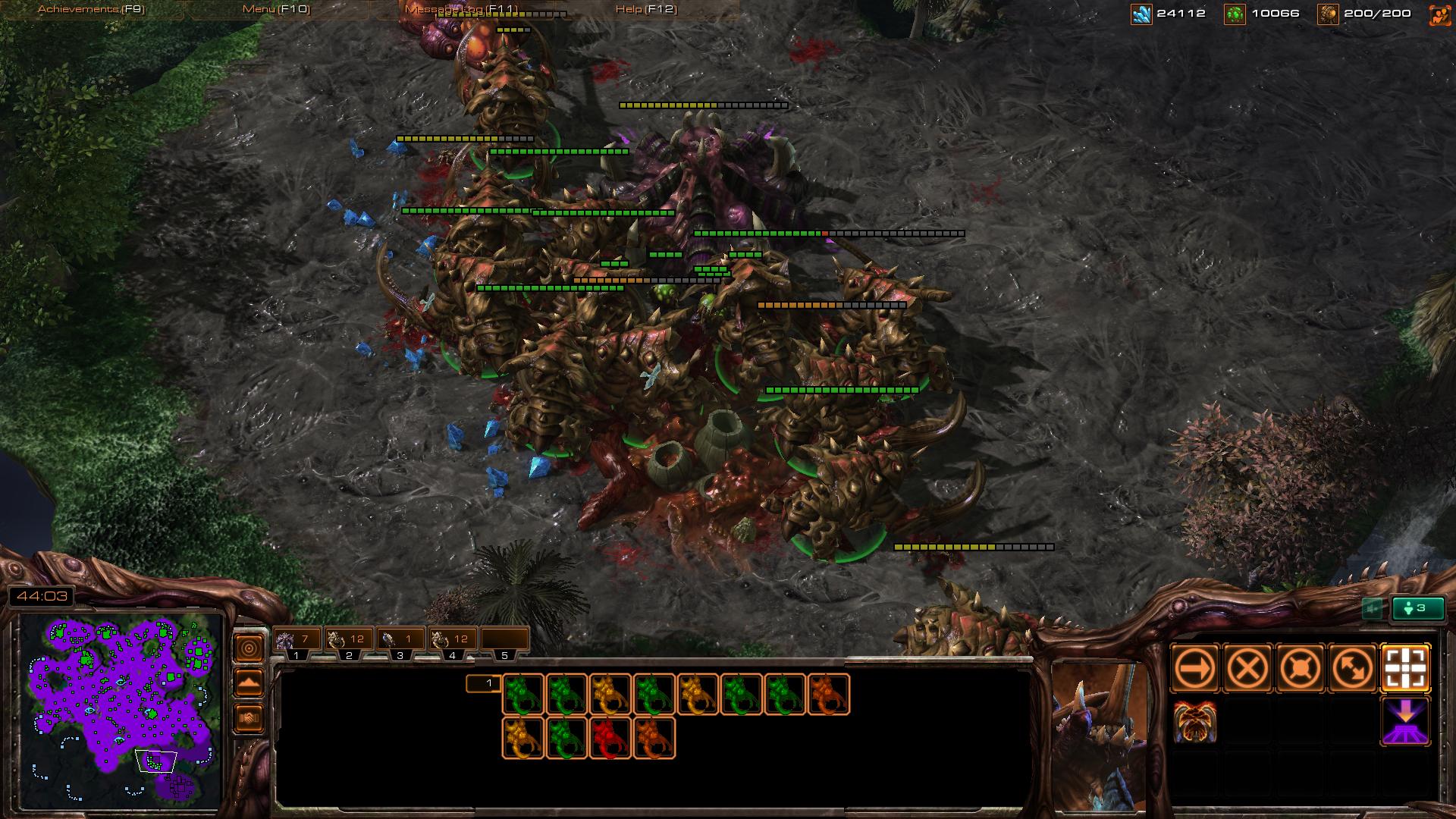Use the Burrow ability
Viewport: 1456px width, 819px height.
pos(1406,721)
